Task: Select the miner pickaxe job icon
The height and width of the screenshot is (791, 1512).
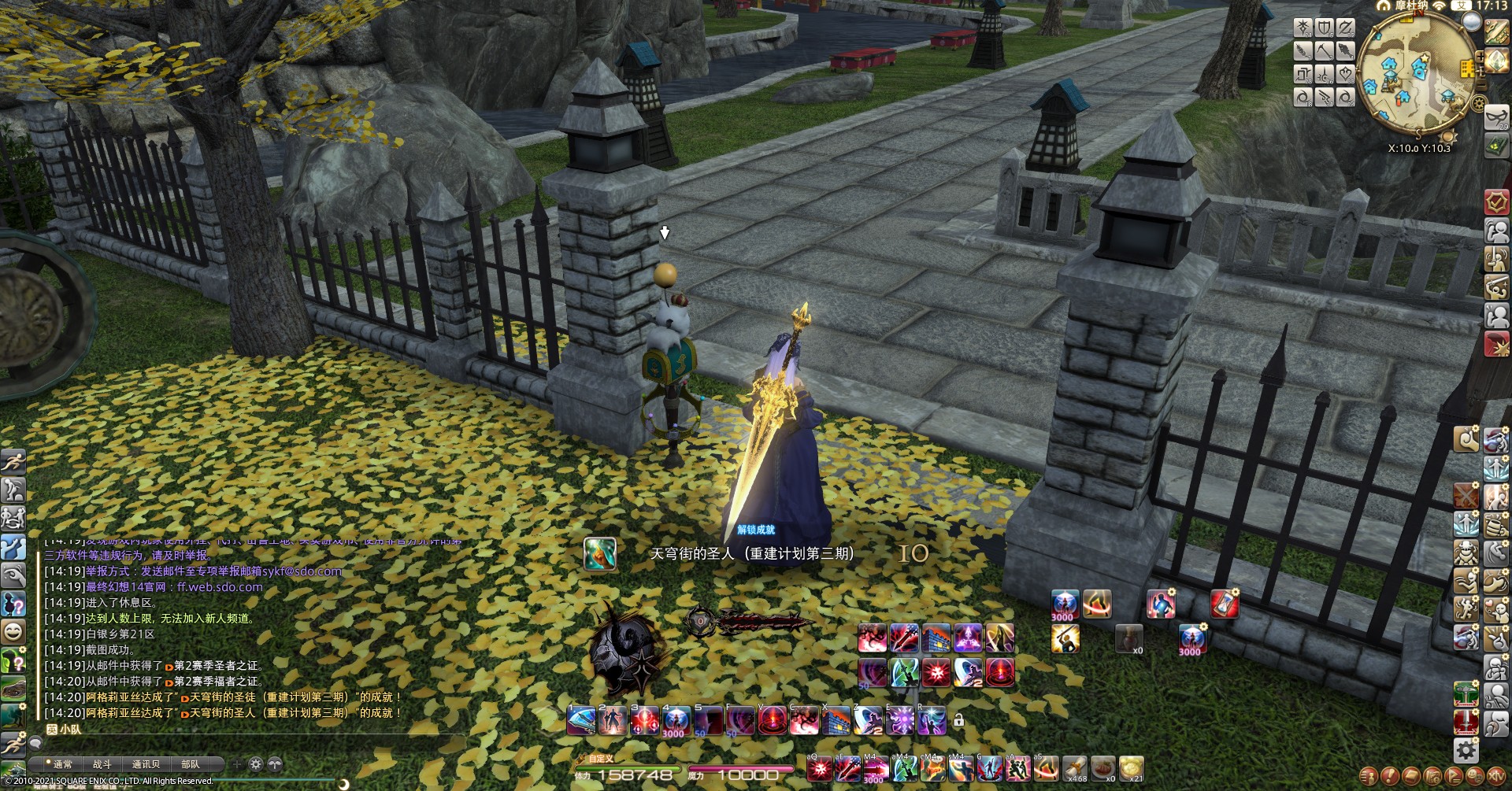Action: 1325,52
